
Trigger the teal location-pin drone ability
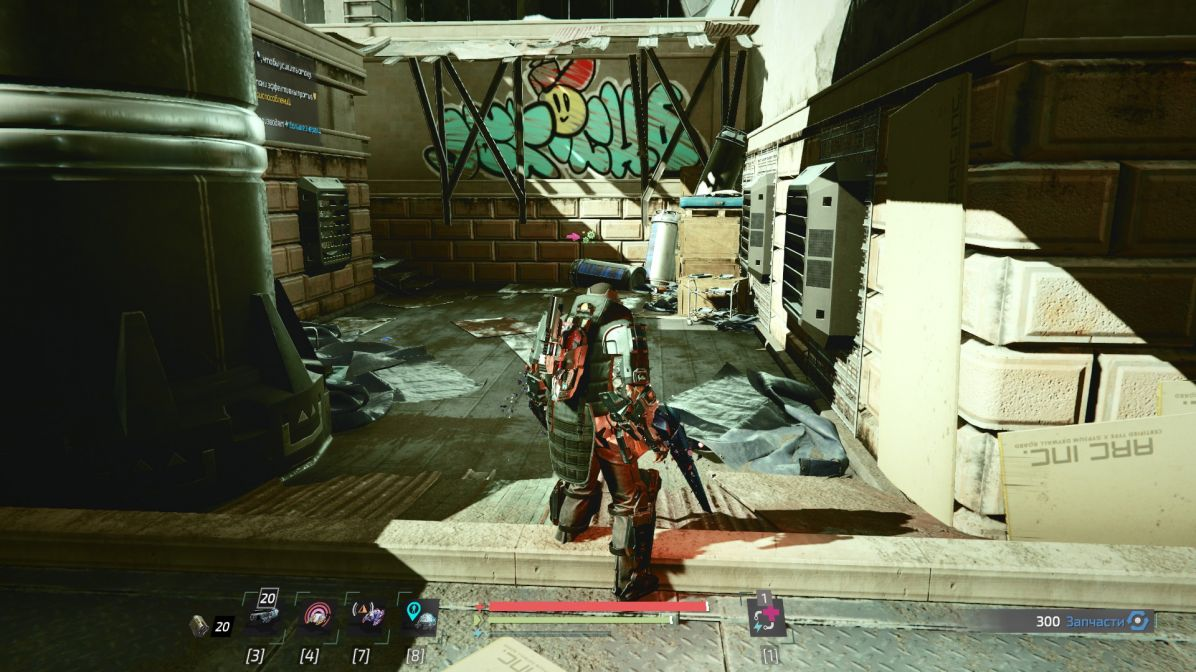419,619
